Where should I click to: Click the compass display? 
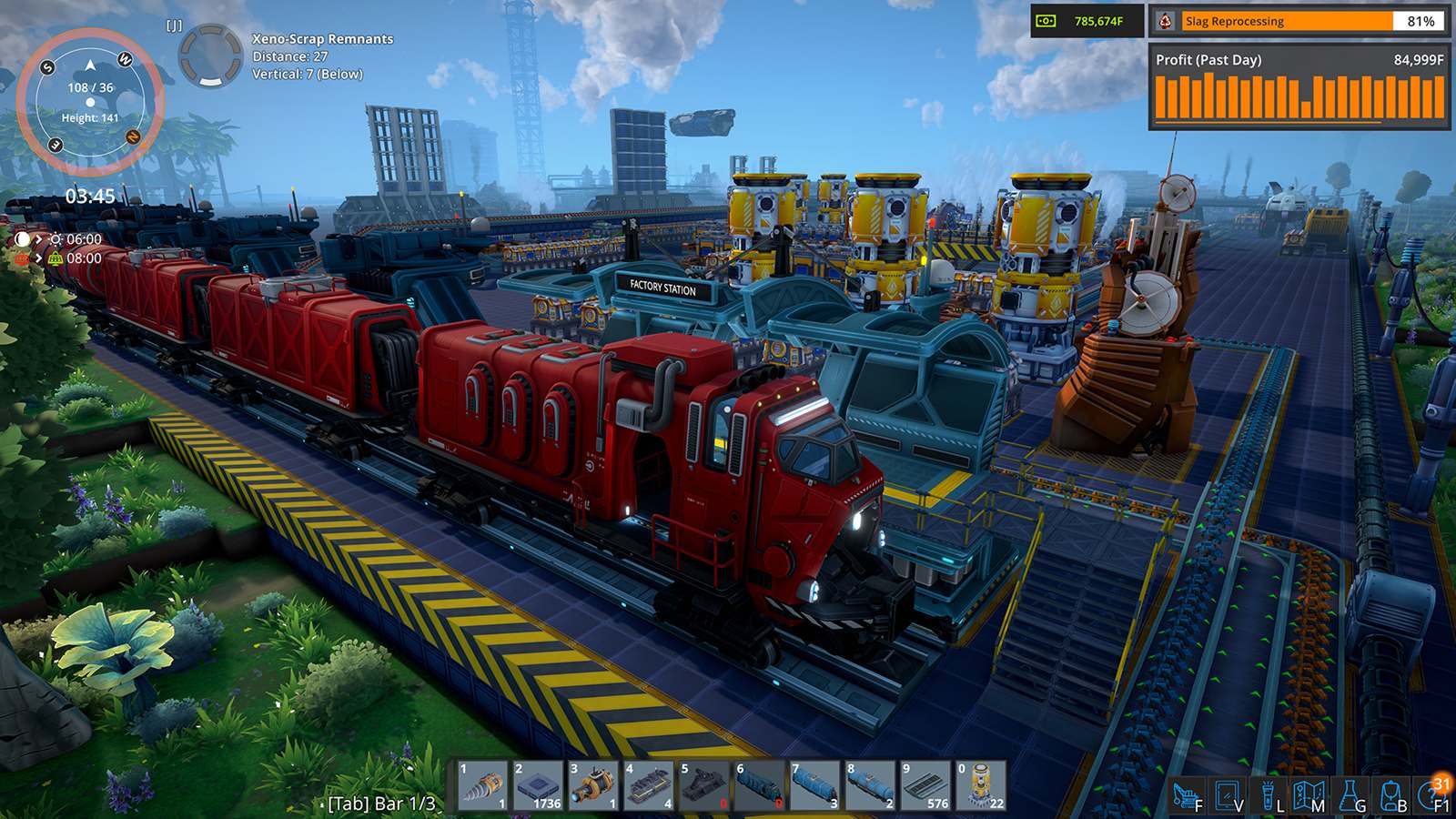[90, 102]
